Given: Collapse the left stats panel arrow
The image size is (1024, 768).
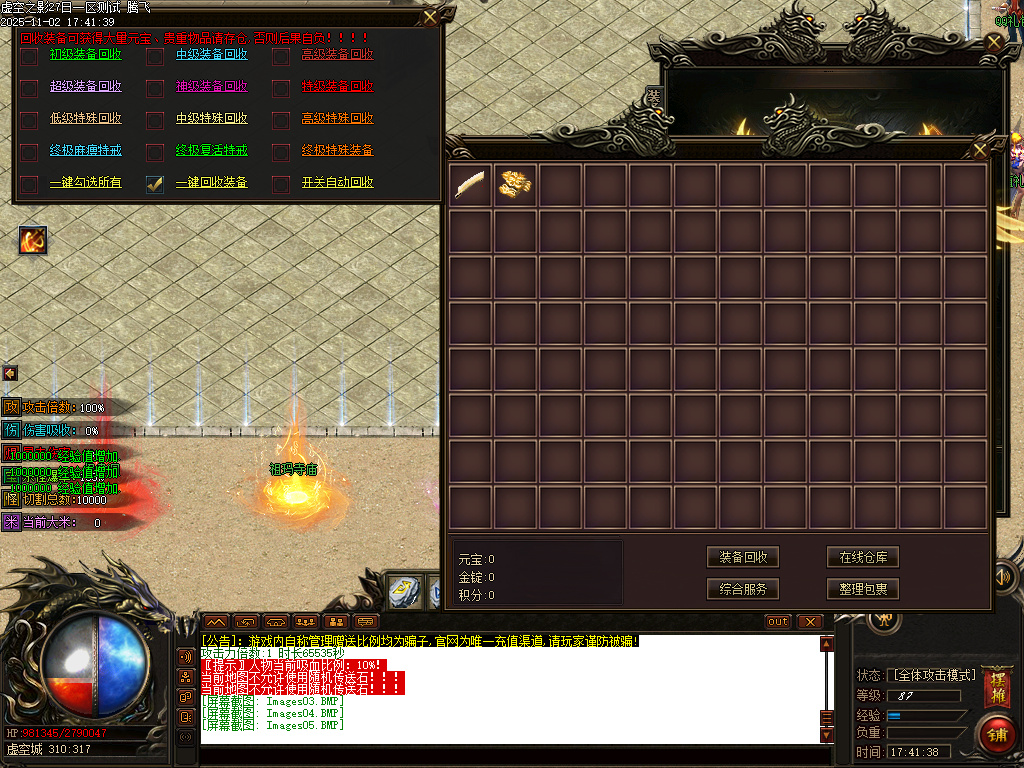Looking at the screenshot, I should (x=10, y=373).
